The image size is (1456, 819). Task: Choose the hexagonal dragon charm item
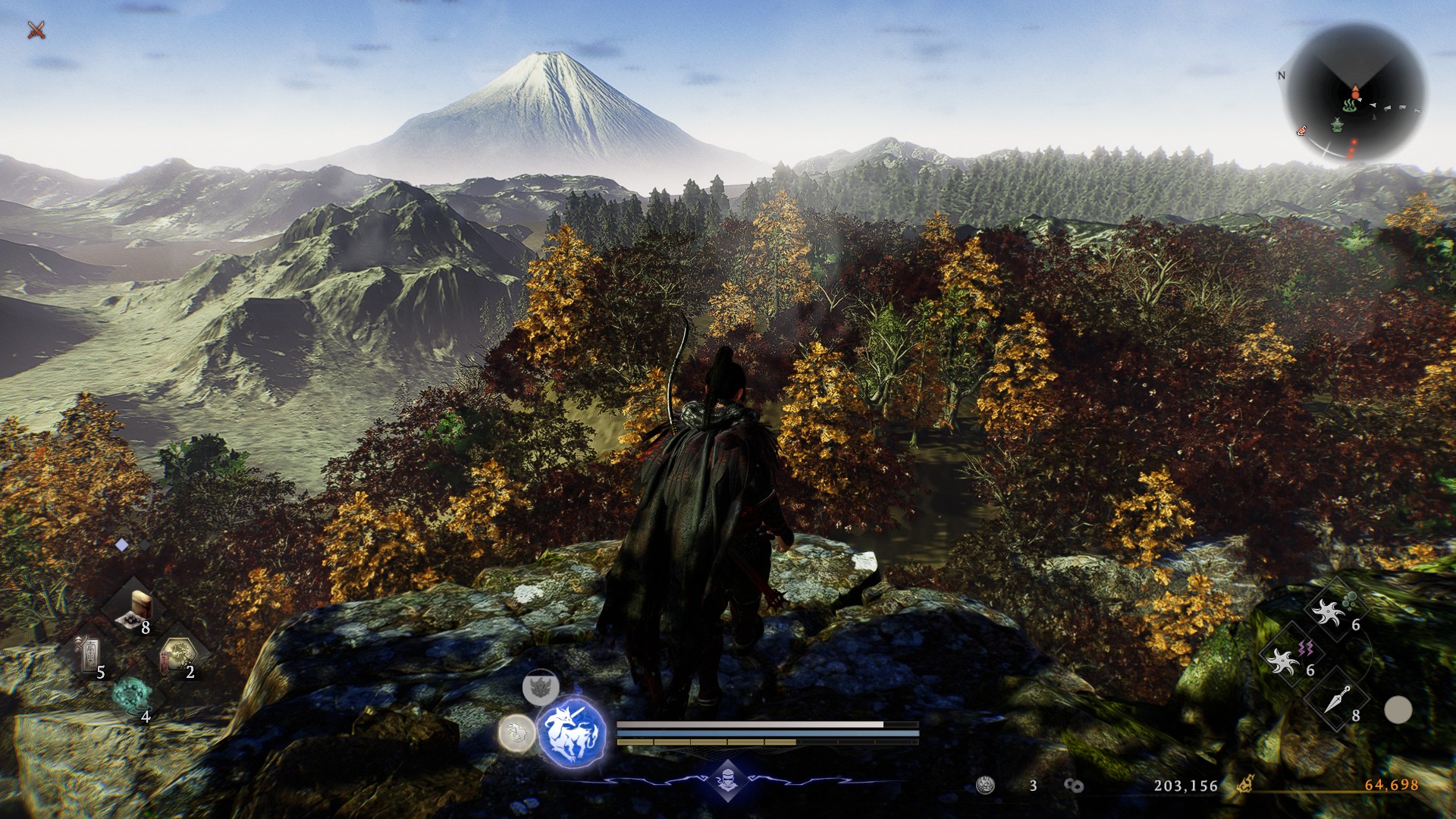tap(178, 655)
